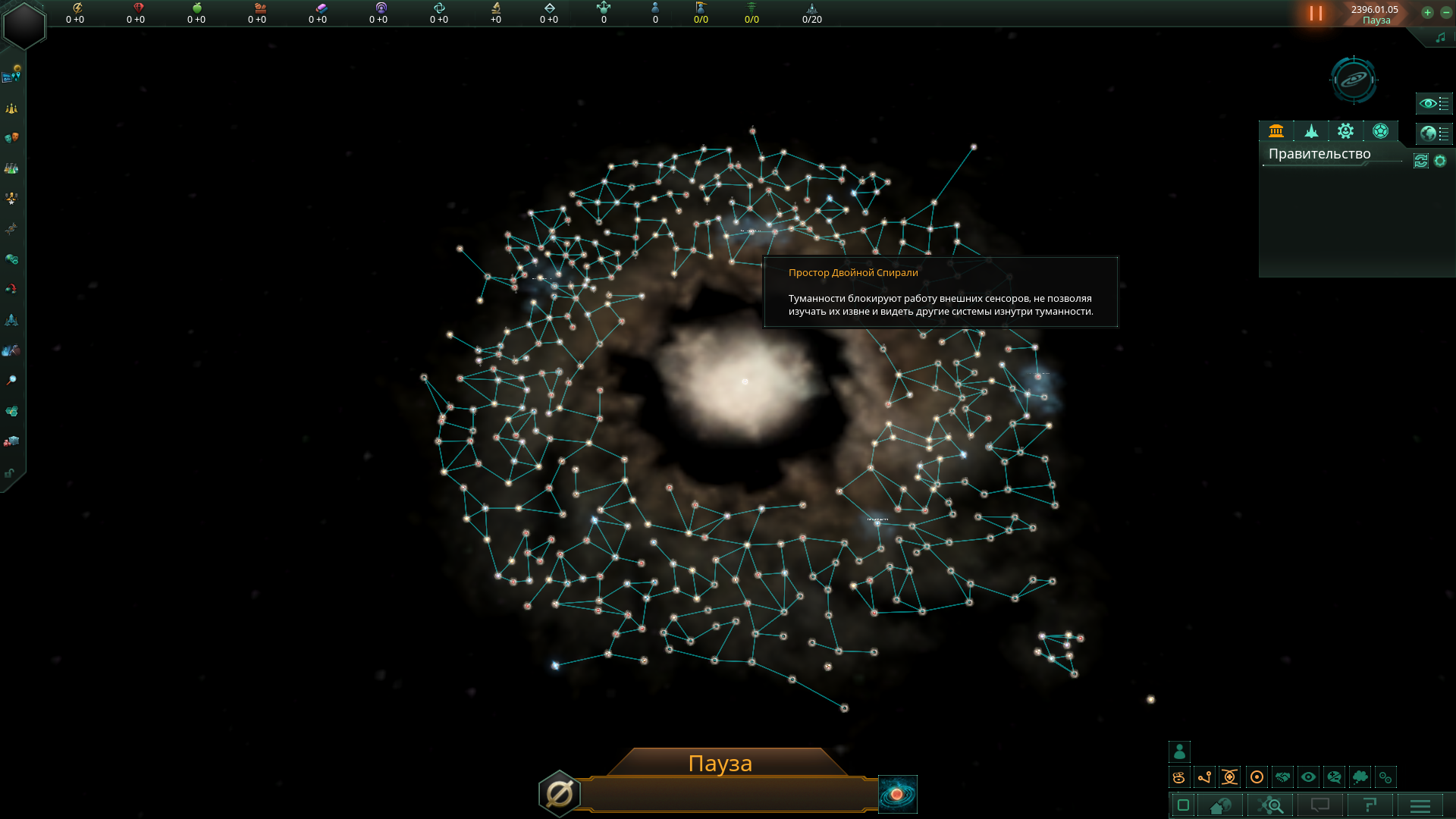Open the question mark help button
Viewport: 1456px width, 819px height.
1370,805
